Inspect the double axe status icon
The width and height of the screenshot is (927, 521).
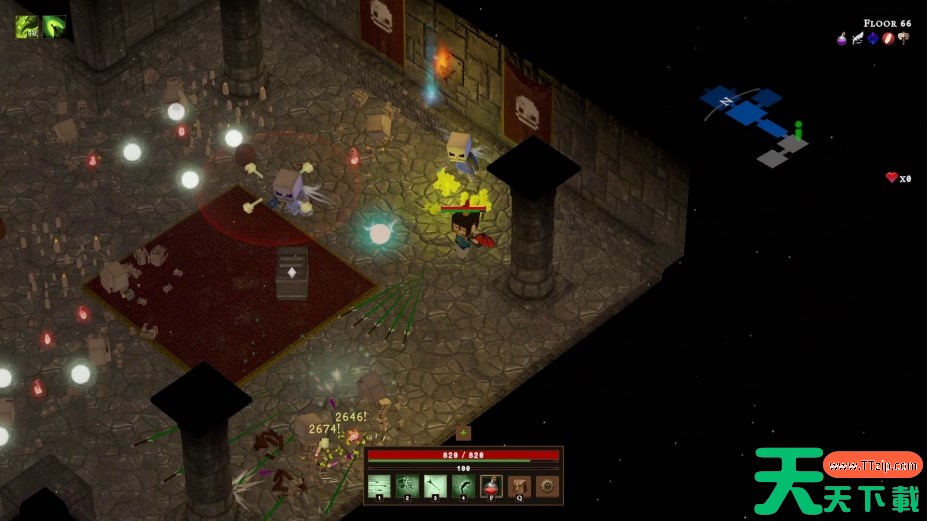point(903,39)
